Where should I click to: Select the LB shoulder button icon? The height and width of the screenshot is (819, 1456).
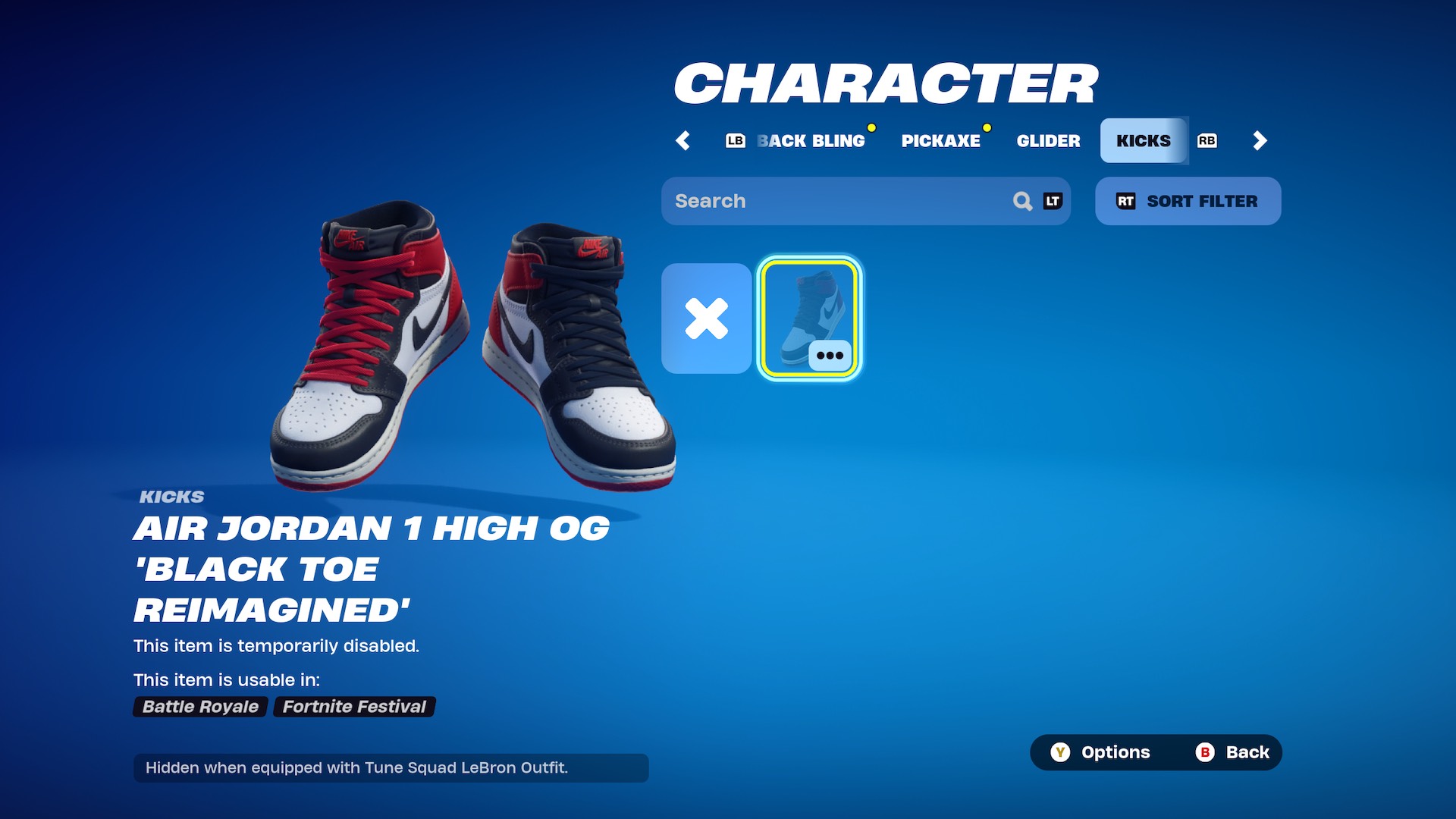734,140
